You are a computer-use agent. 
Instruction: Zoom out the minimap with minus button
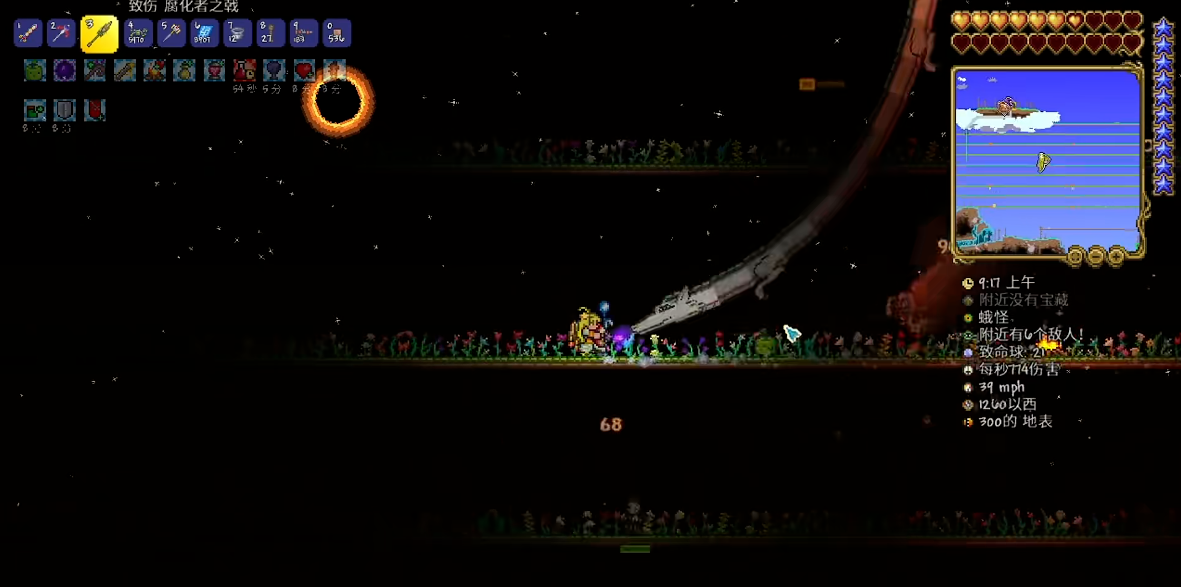tap(1095, 256)
